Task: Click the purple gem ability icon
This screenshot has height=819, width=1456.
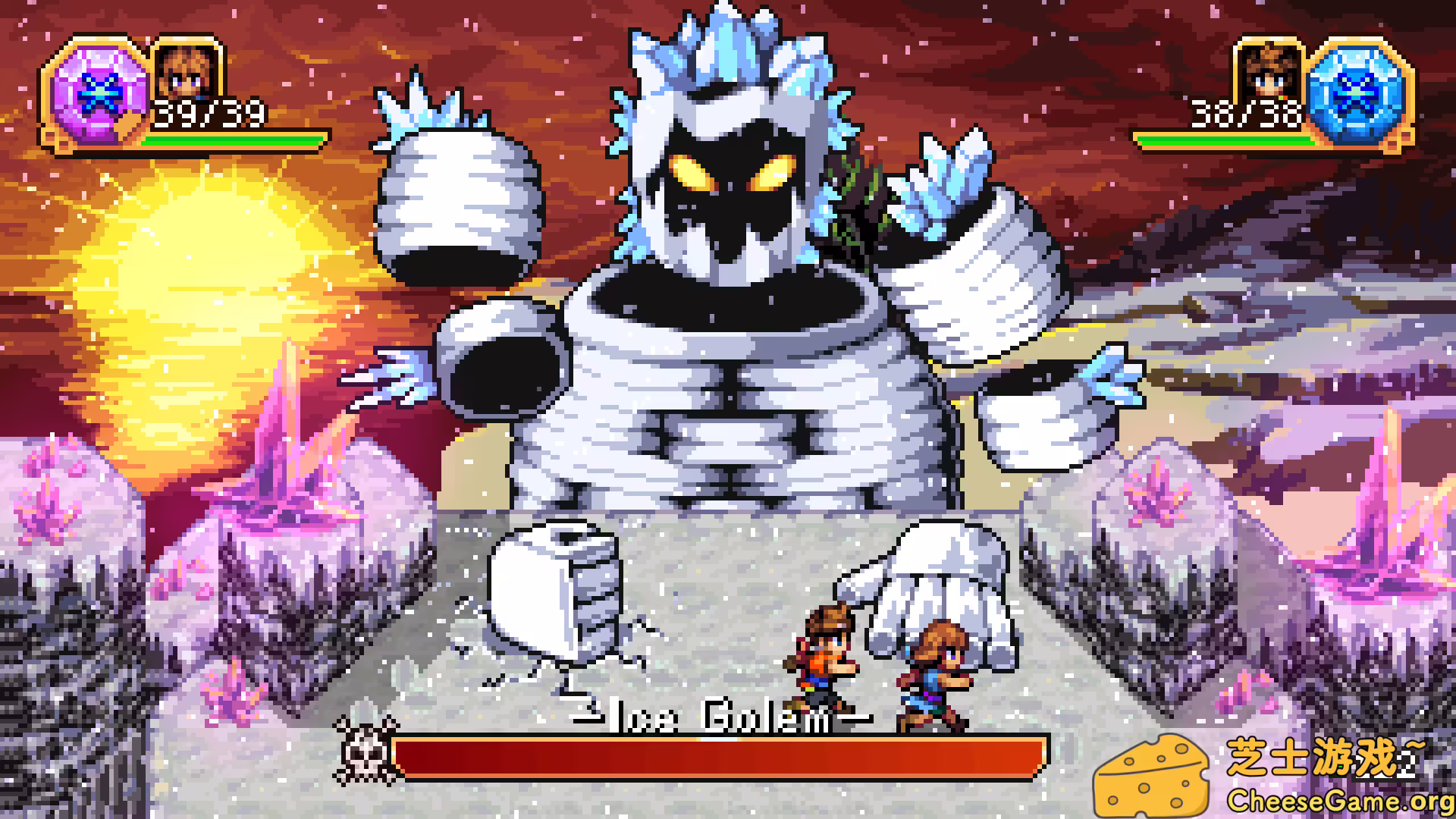Action: 93,94
